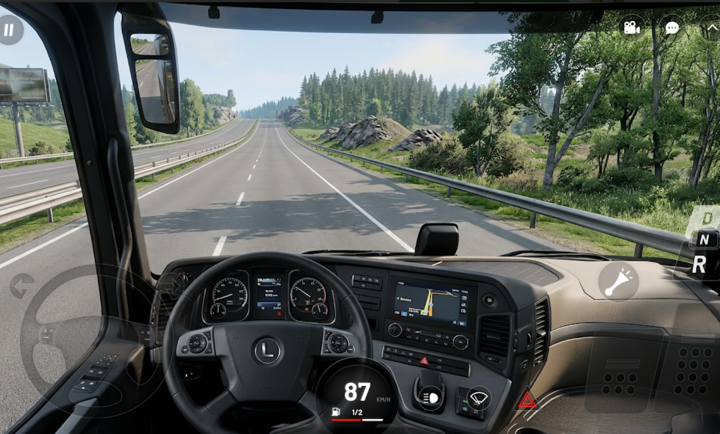
Task: Toggle the hazard warning triangle
Action: [527, 401]
